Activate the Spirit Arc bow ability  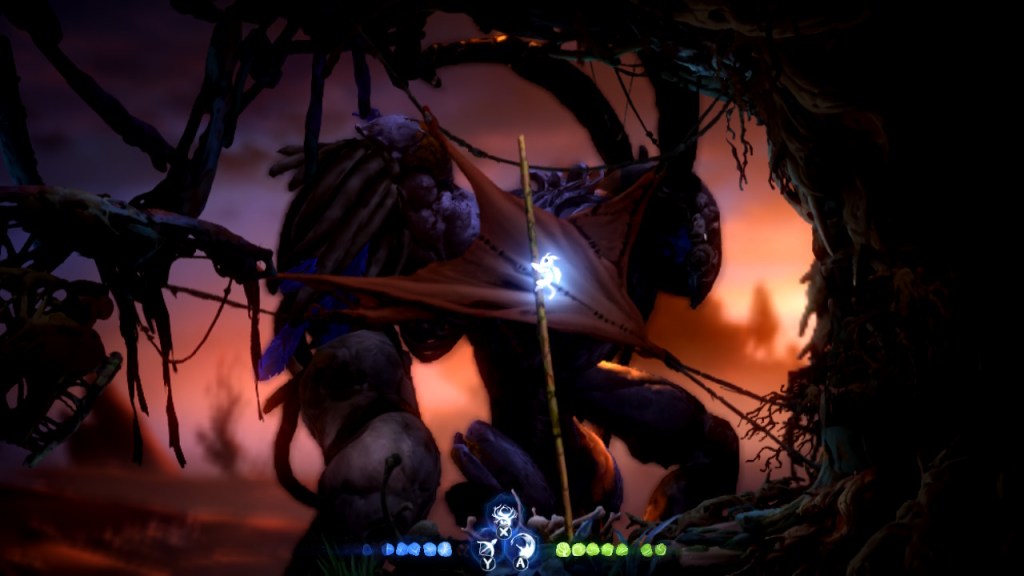point(489,547)
